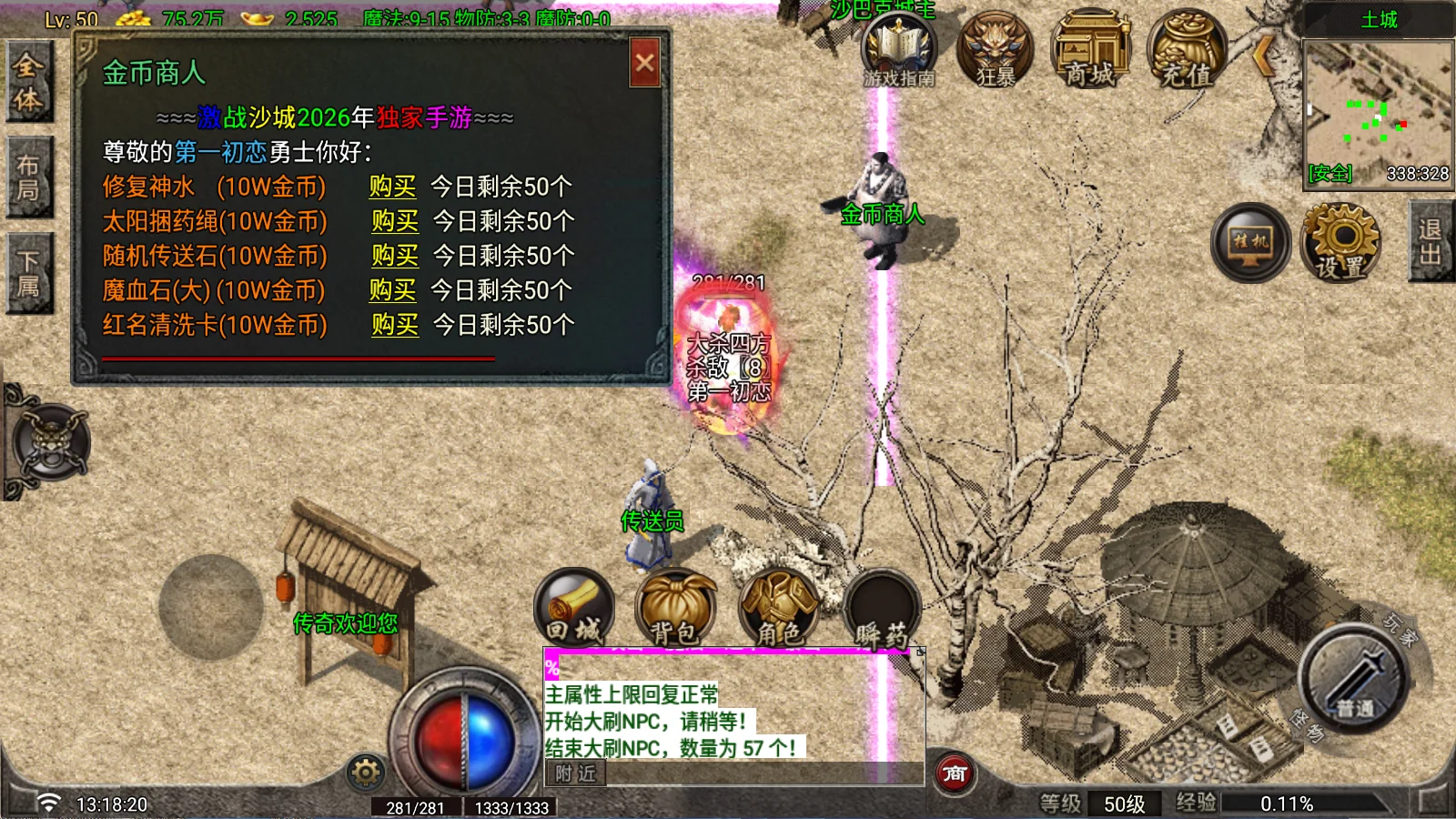
Task: Close the 金币商人 shop dialog
Action: (x=644, y=63)
